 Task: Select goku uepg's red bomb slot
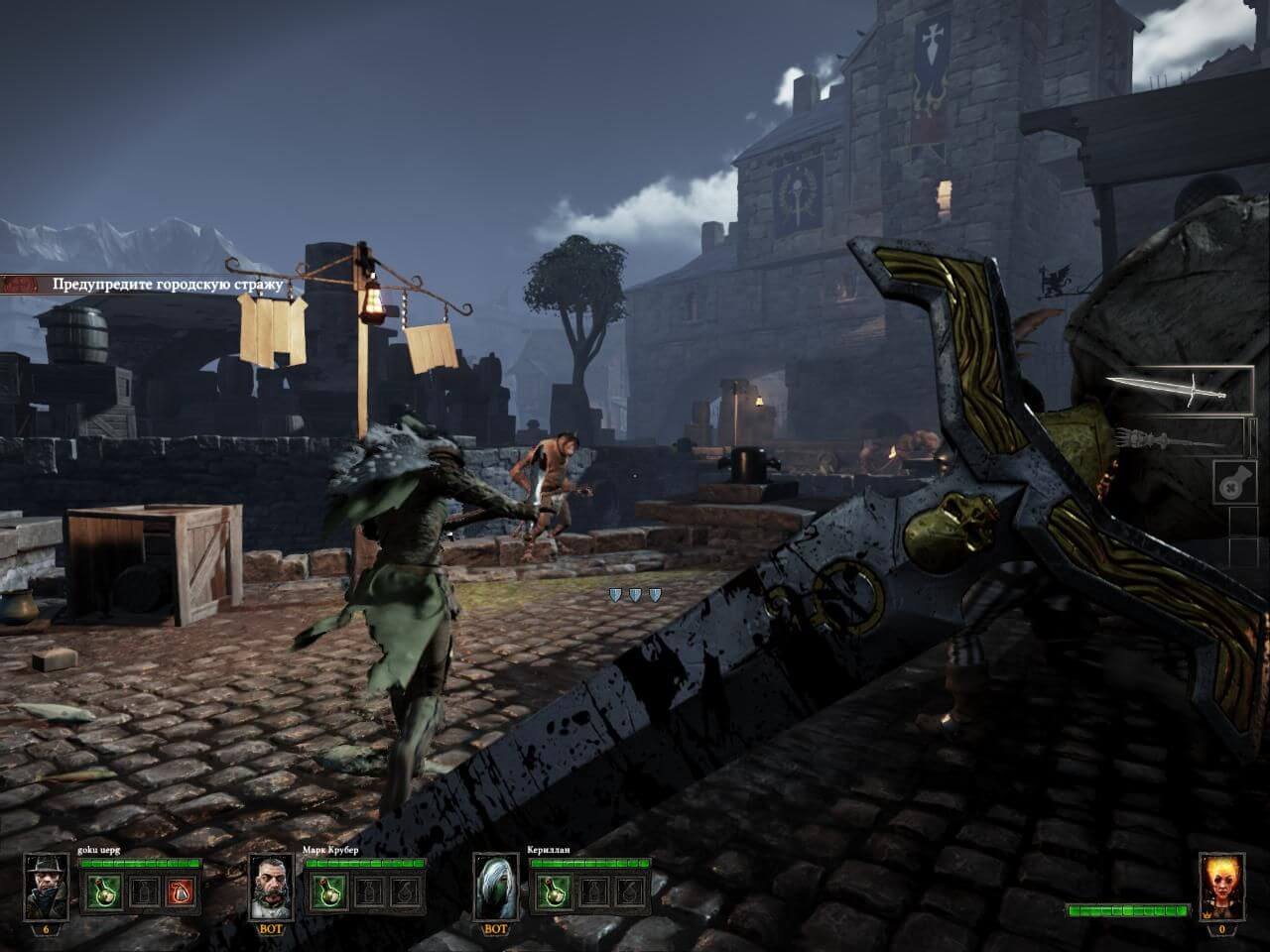pyautogui.click(x=179, y=892)
